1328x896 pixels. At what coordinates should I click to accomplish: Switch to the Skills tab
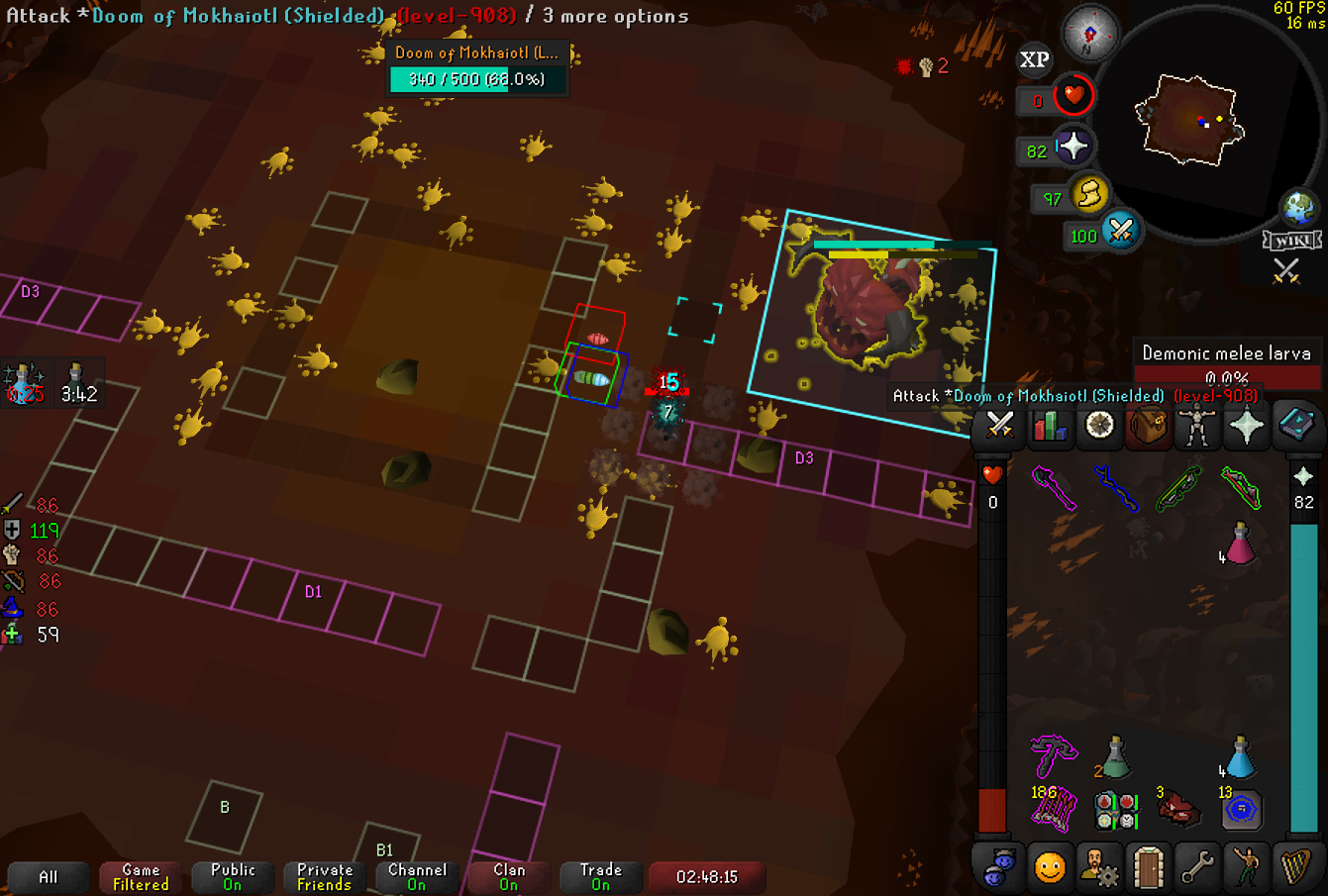[1049, 426]
